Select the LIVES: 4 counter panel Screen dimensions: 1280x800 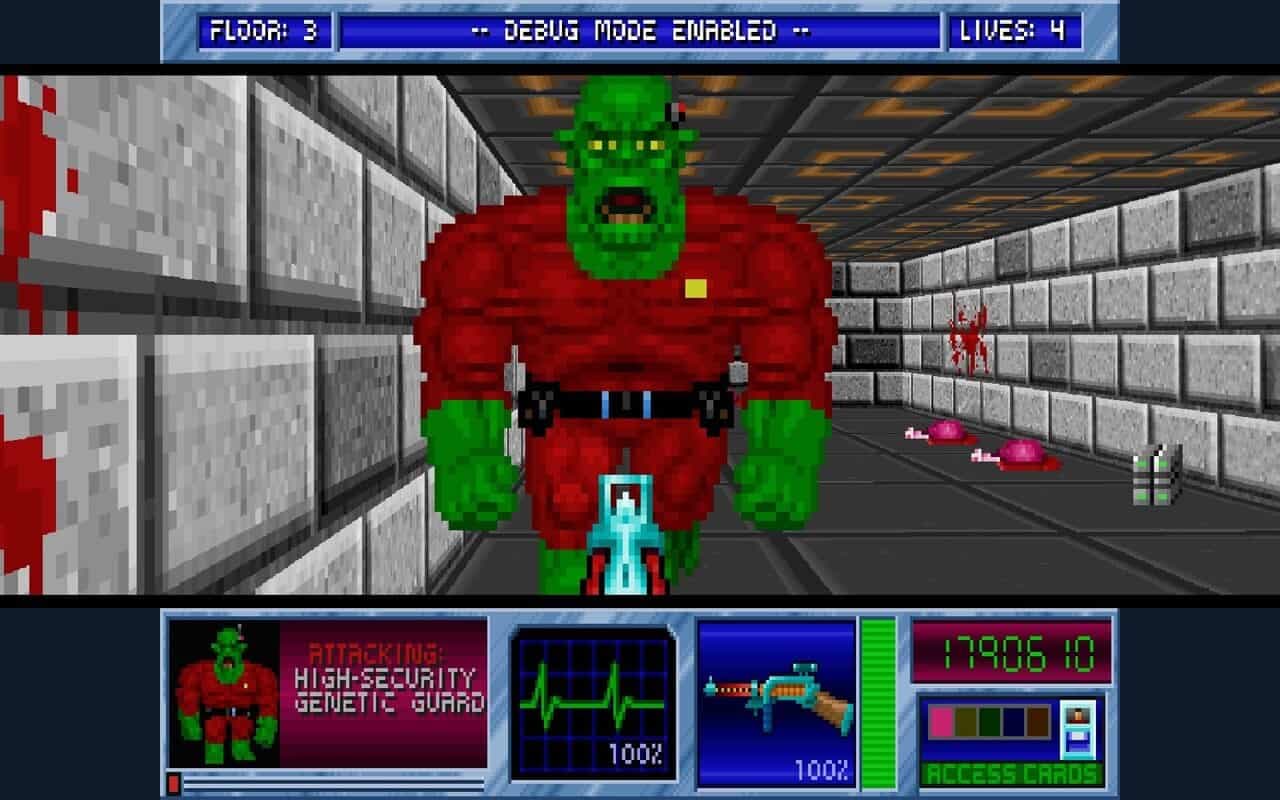click(x=1018, y=29)
